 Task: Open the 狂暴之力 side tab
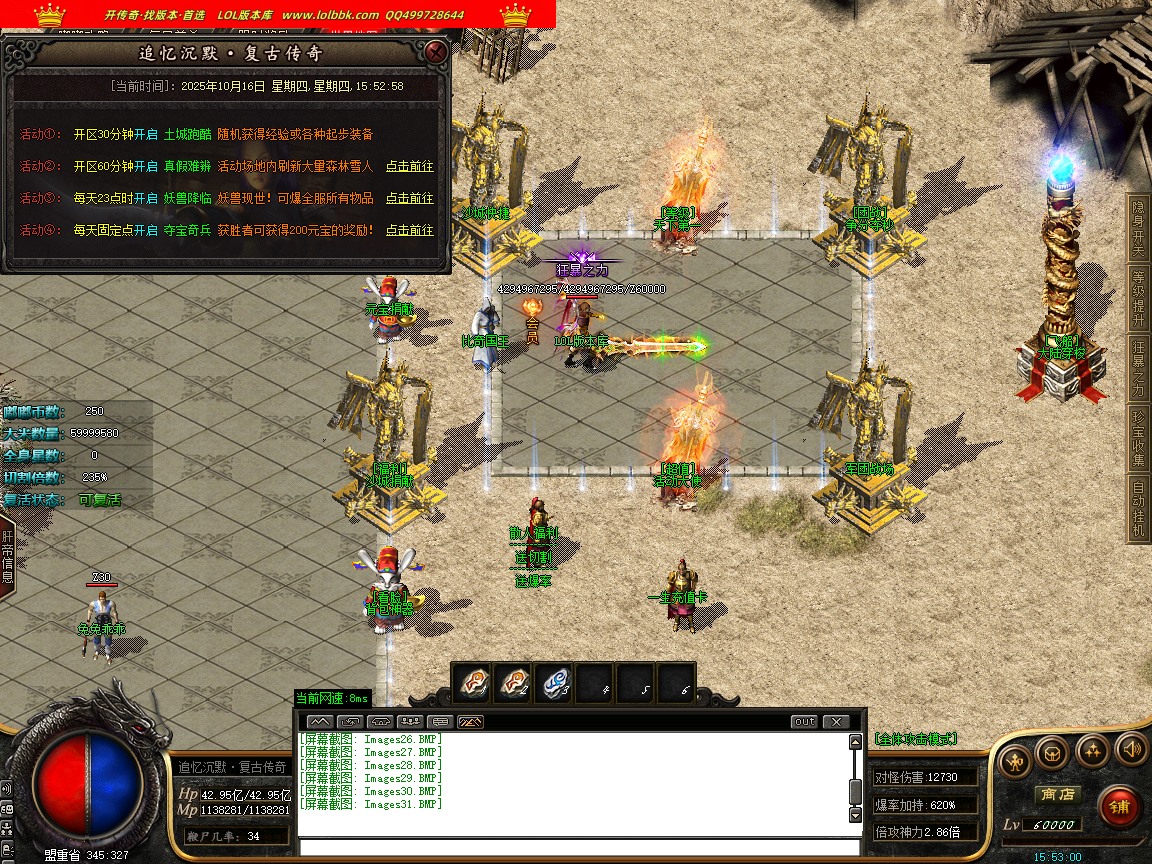(x=1138, y=367)
